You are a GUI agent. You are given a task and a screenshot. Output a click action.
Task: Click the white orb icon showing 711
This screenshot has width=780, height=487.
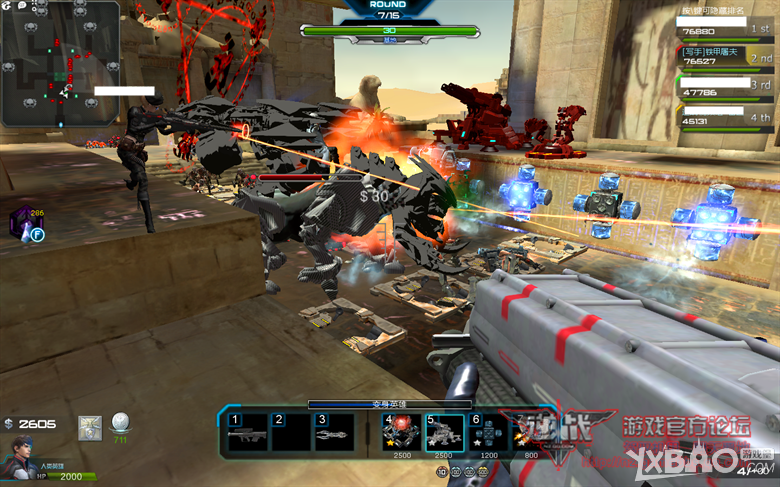(120, 423)
